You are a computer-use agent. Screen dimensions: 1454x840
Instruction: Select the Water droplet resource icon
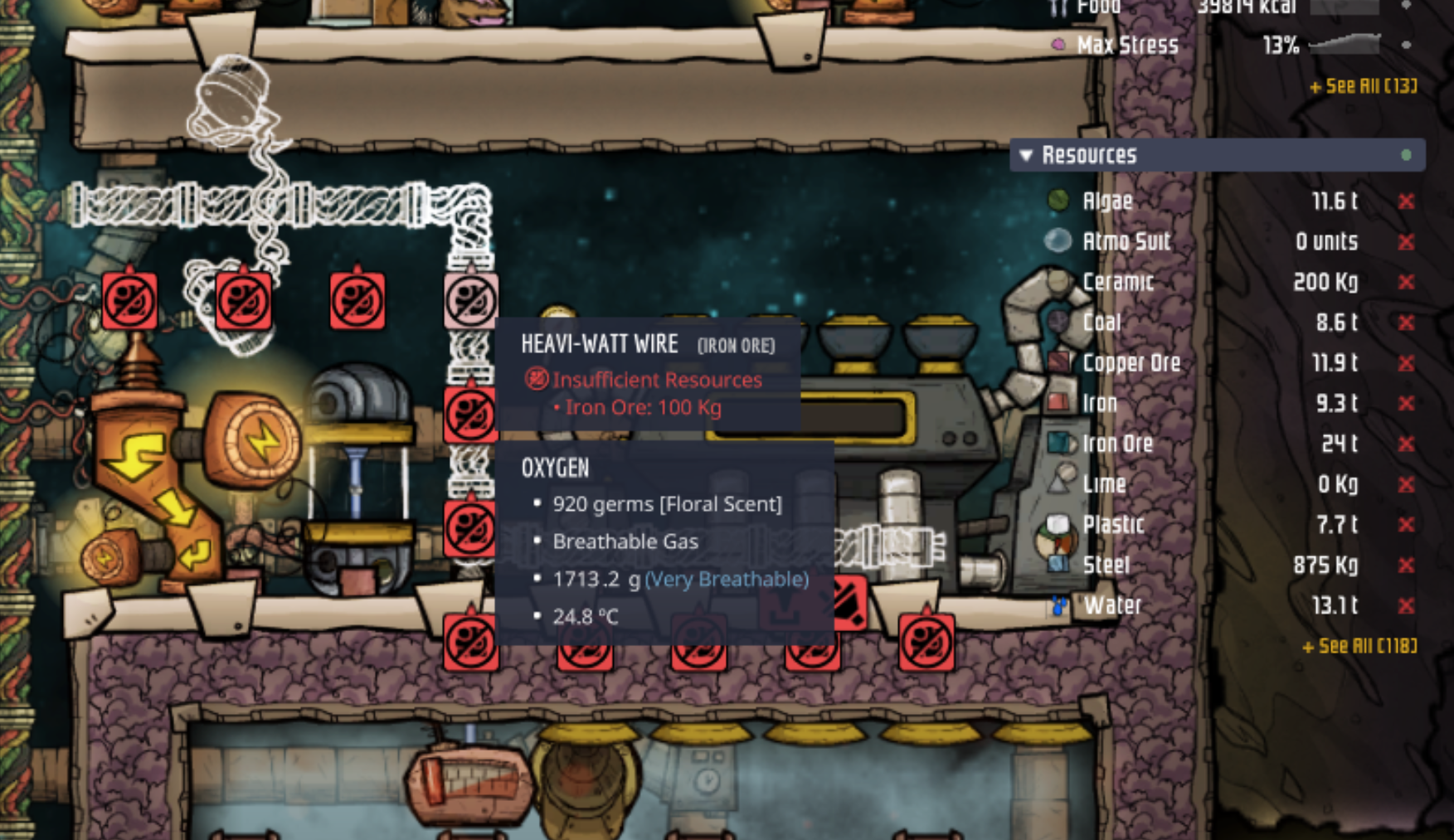click(x=1057, y=605)
